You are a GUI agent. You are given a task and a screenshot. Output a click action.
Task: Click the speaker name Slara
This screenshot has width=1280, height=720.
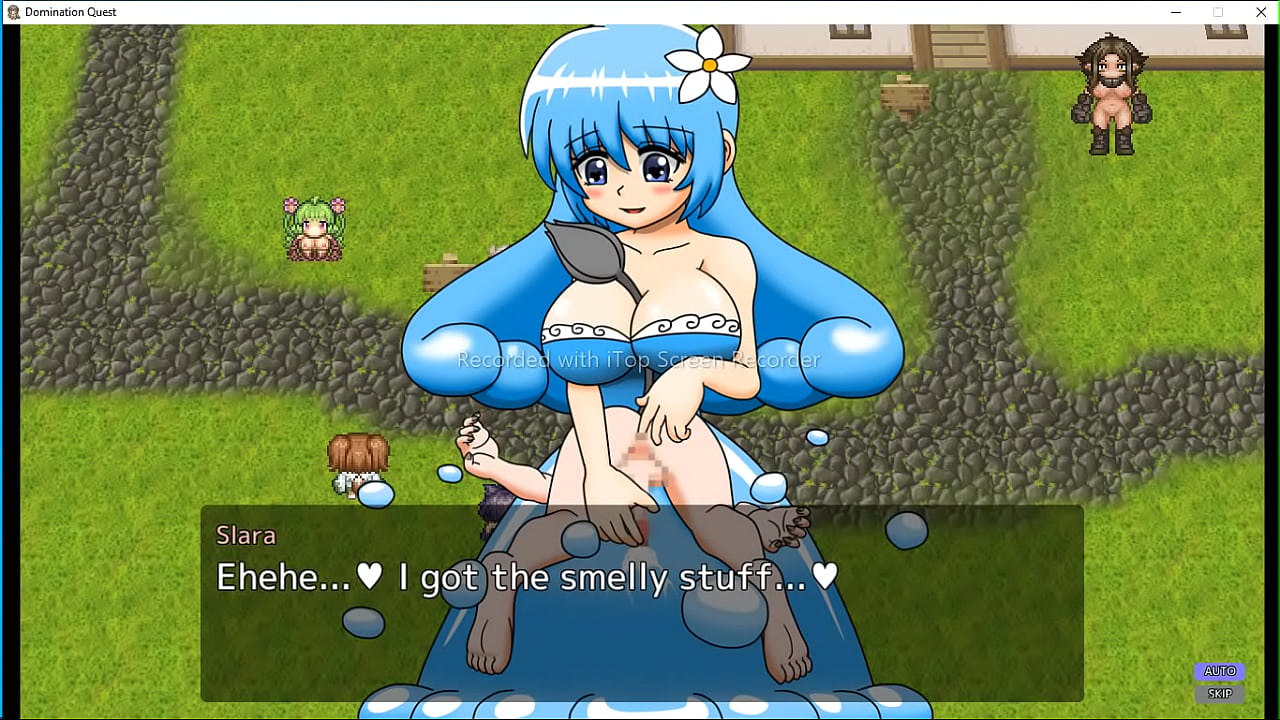tap(246, 536)
